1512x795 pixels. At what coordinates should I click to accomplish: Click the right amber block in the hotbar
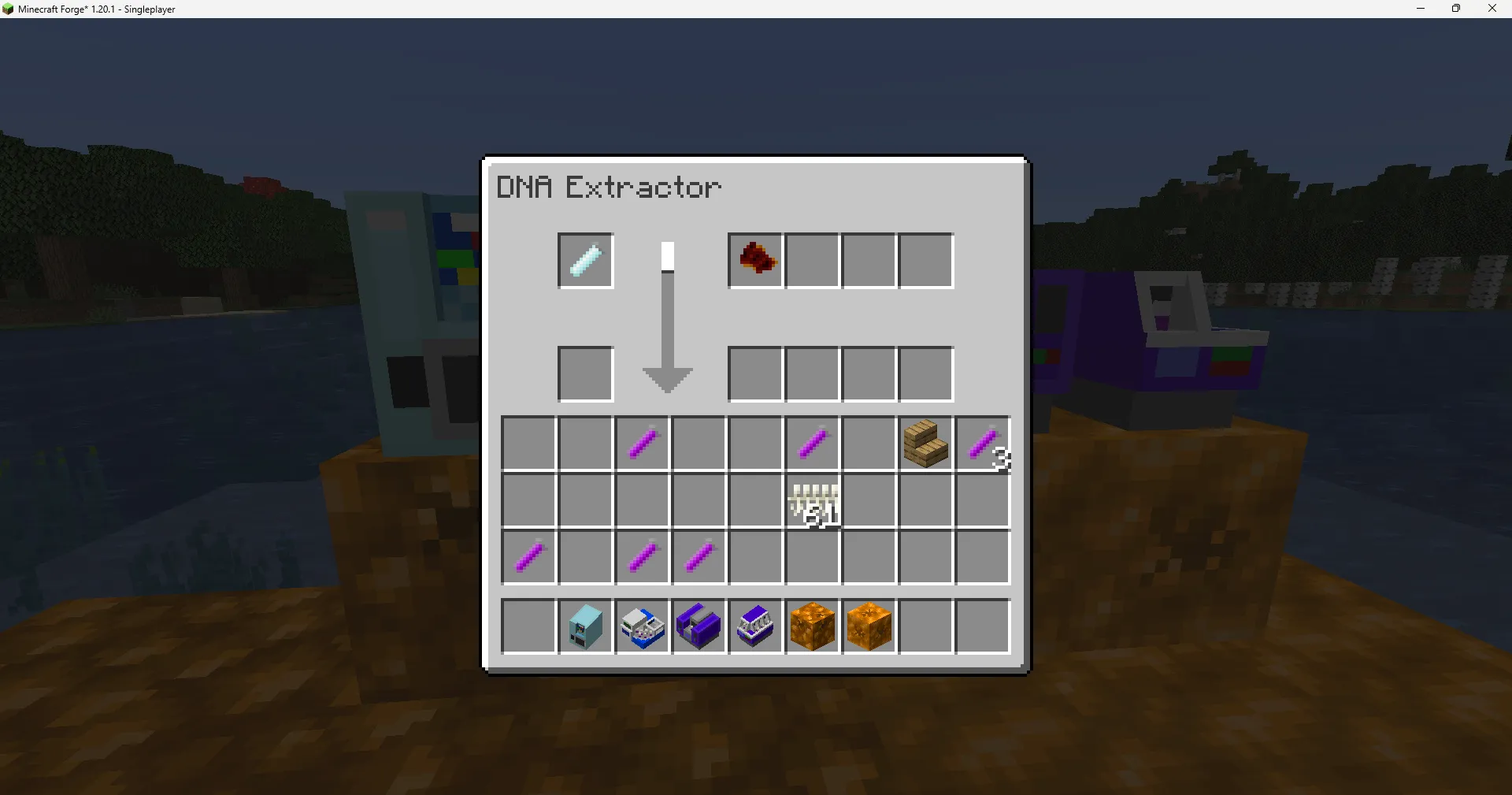869,626
